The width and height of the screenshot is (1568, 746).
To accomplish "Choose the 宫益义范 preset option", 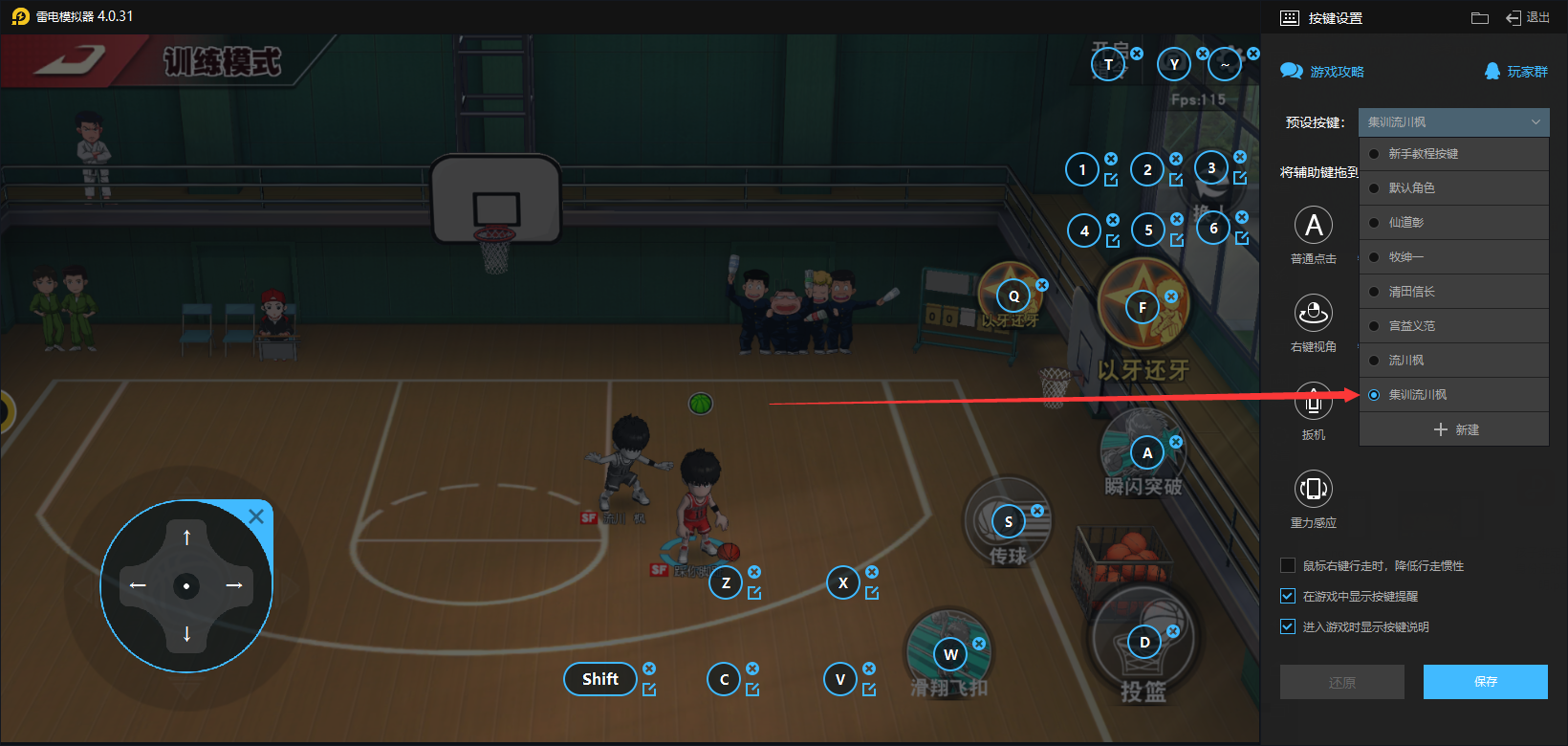I will [x=1411, y=326].
